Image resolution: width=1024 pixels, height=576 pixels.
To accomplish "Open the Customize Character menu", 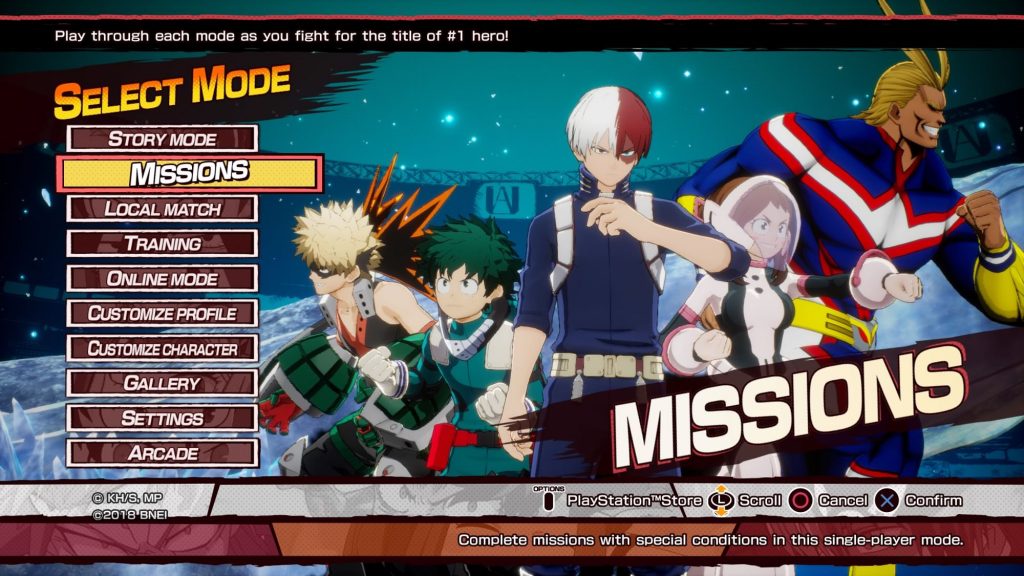I will click(162, 349).
